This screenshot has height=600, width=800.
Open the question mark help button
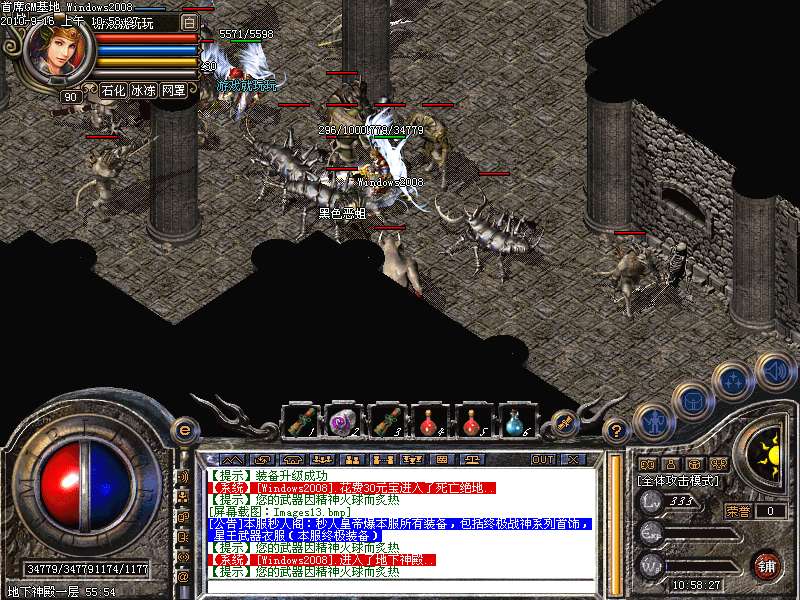click(618, 431)
